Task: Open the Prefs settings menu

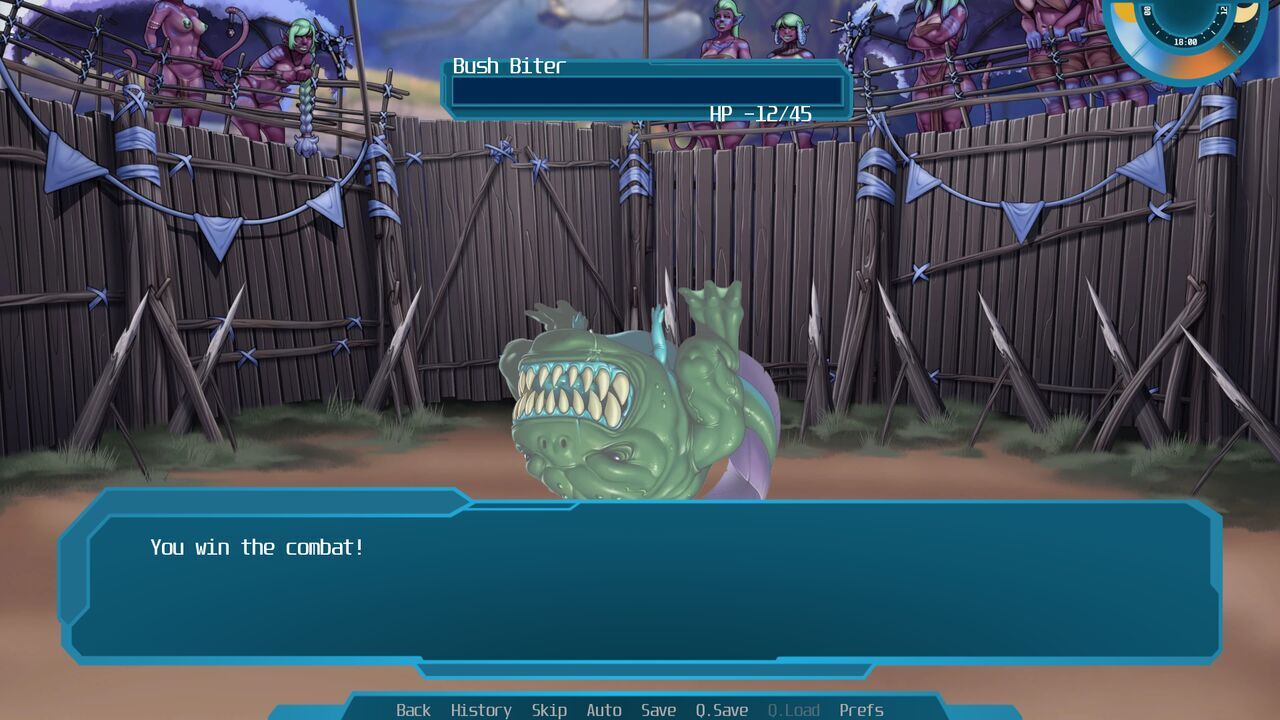Action: point(861,710)
